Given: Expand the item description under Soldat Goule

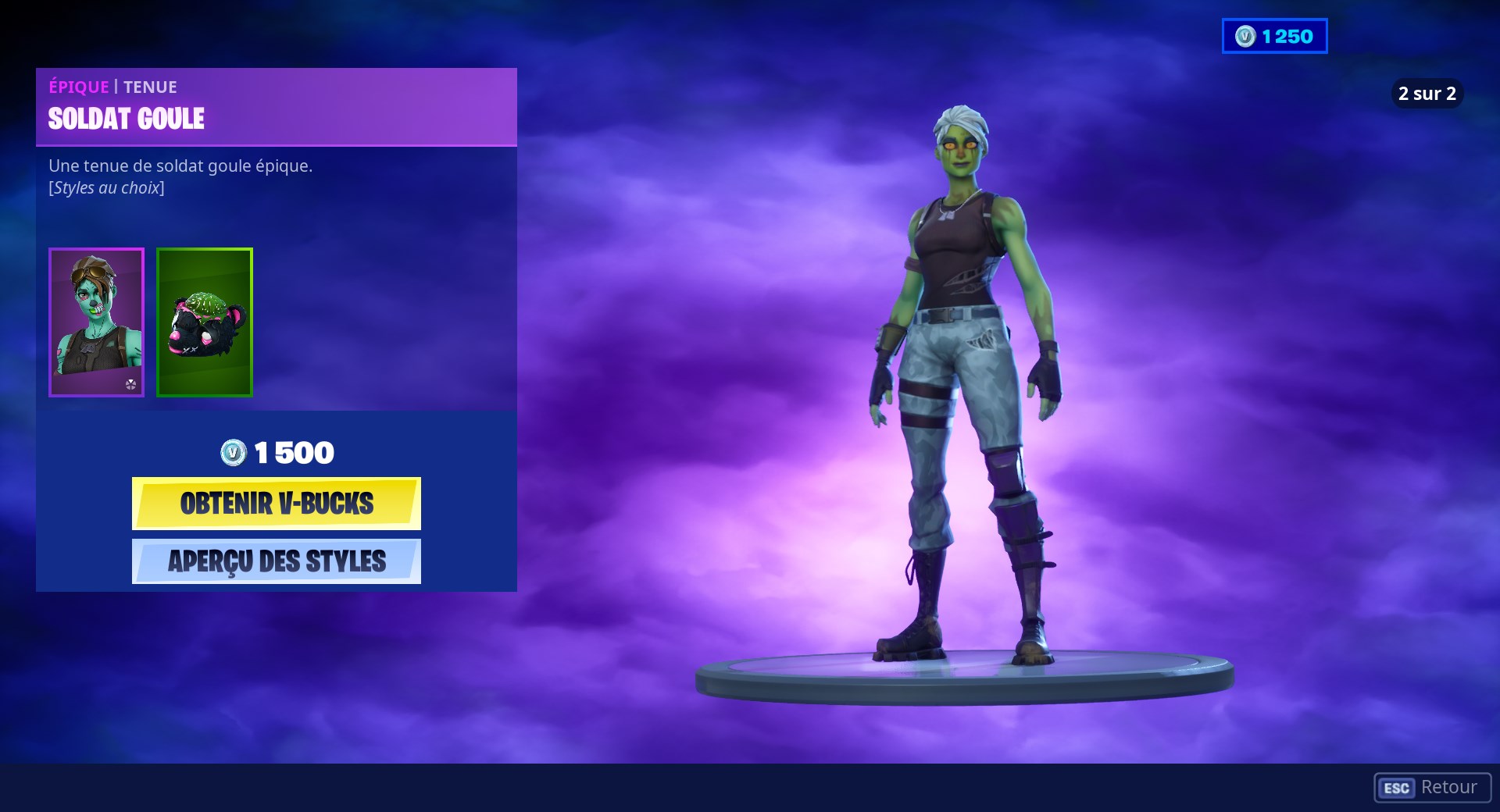Looking at the screenshot, I should pyautogui.click(x=180, y=166).
